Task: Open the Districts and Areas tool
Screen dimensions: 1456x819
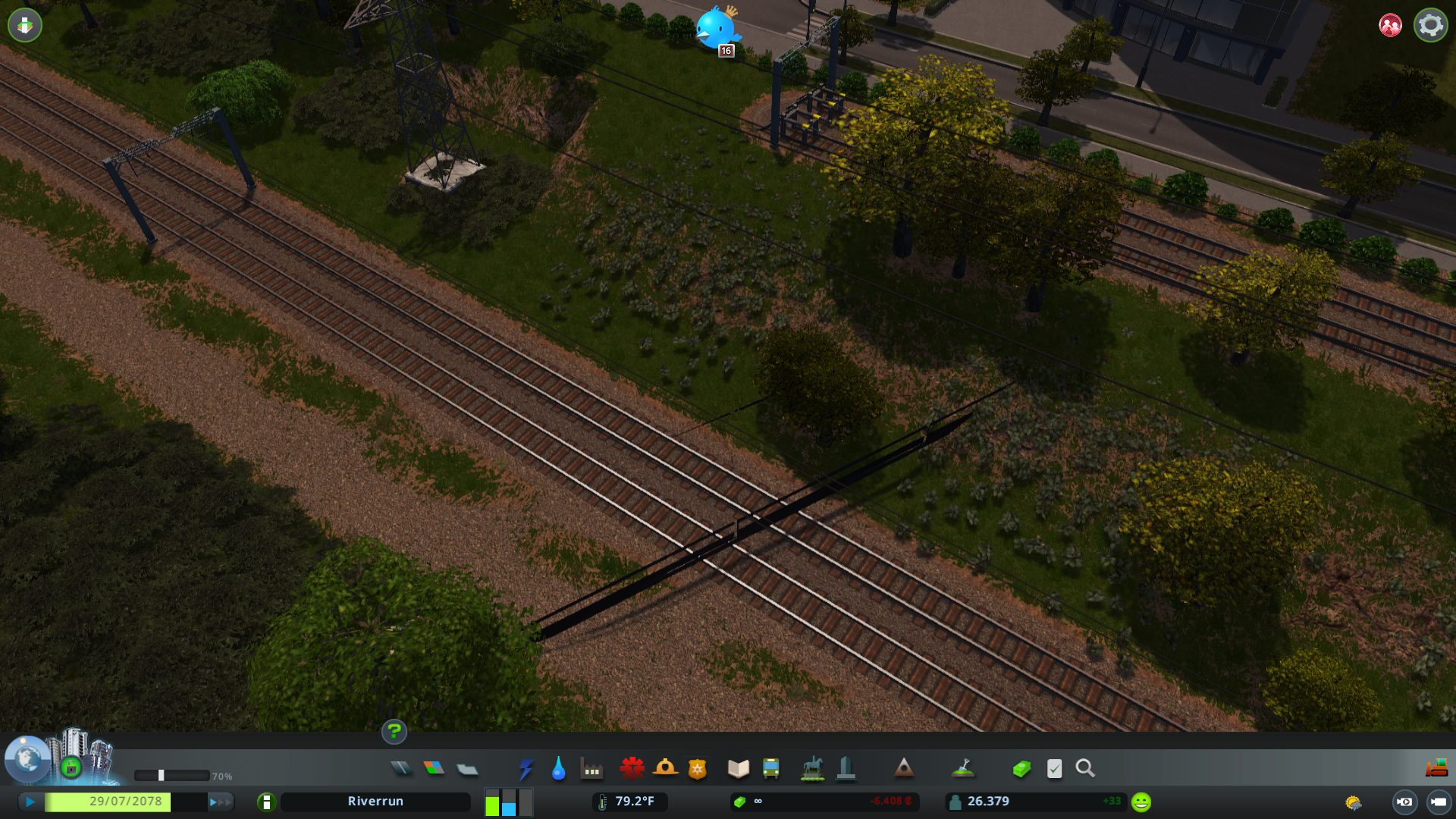Action: tap(466, 769)
